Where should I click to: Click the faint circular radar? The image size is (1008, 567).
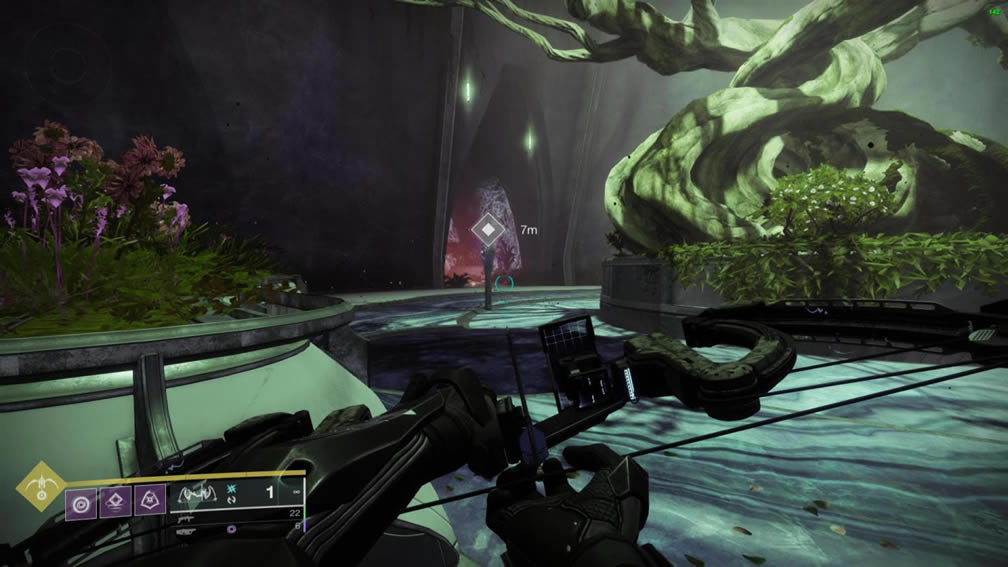pyautogui.click(x=67, y=62)
